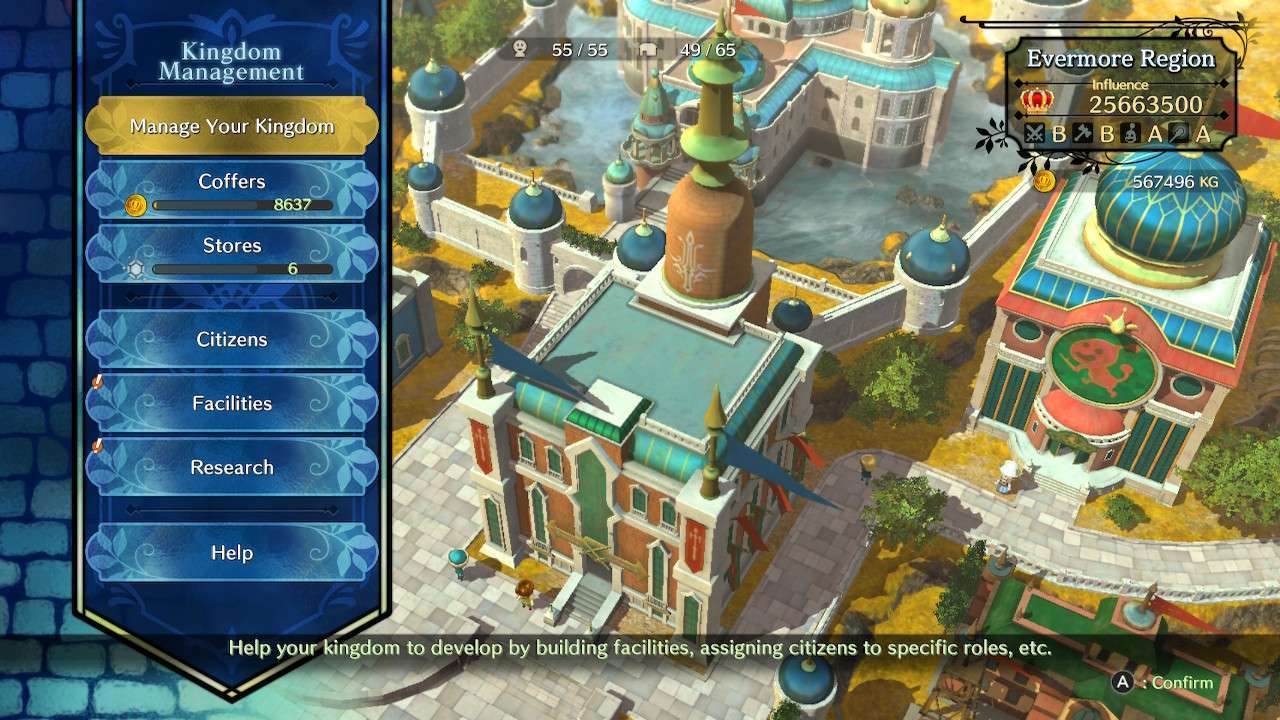The width and height of the screenshot is (1280, 720).
Task: Go to the Research menu
Action: coord(232,468)
